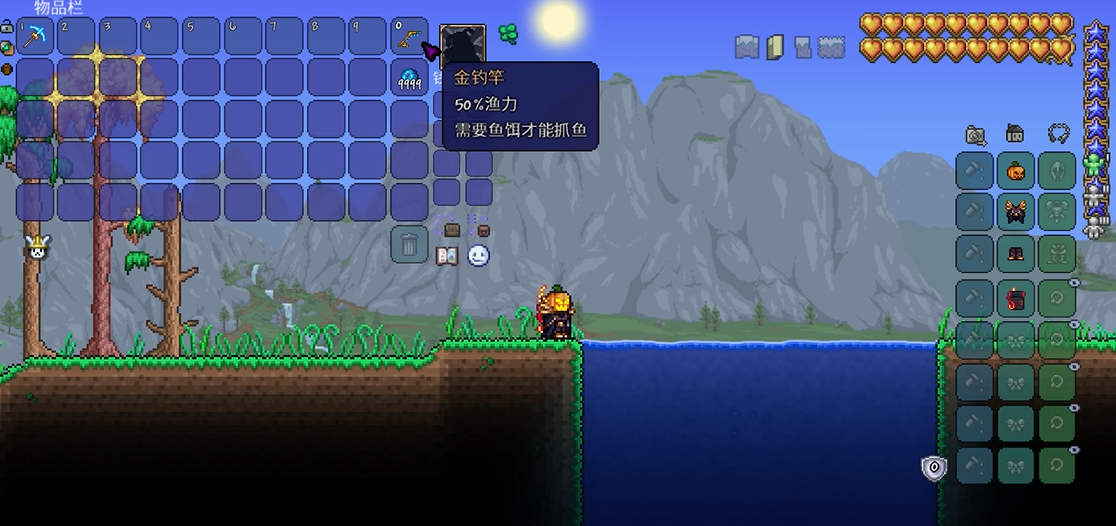This screenshot has width=1116, height=526.
Task: Click the trash can slot
Action: [x=409, y=243]
